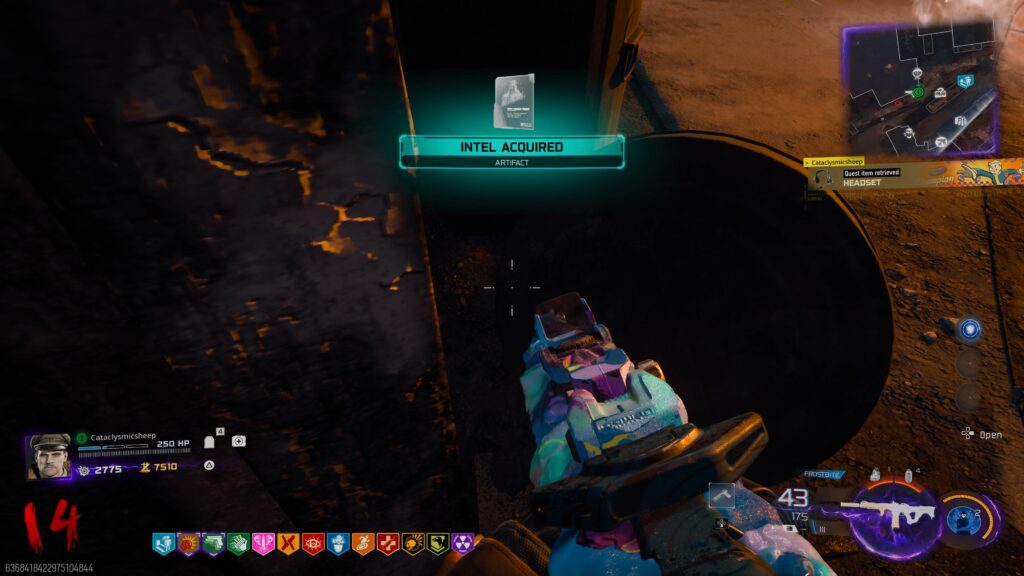Click the Cataclysmicsheep character portrait
The width and height of the screenshot is (1024, 576).
click(49, 456)
